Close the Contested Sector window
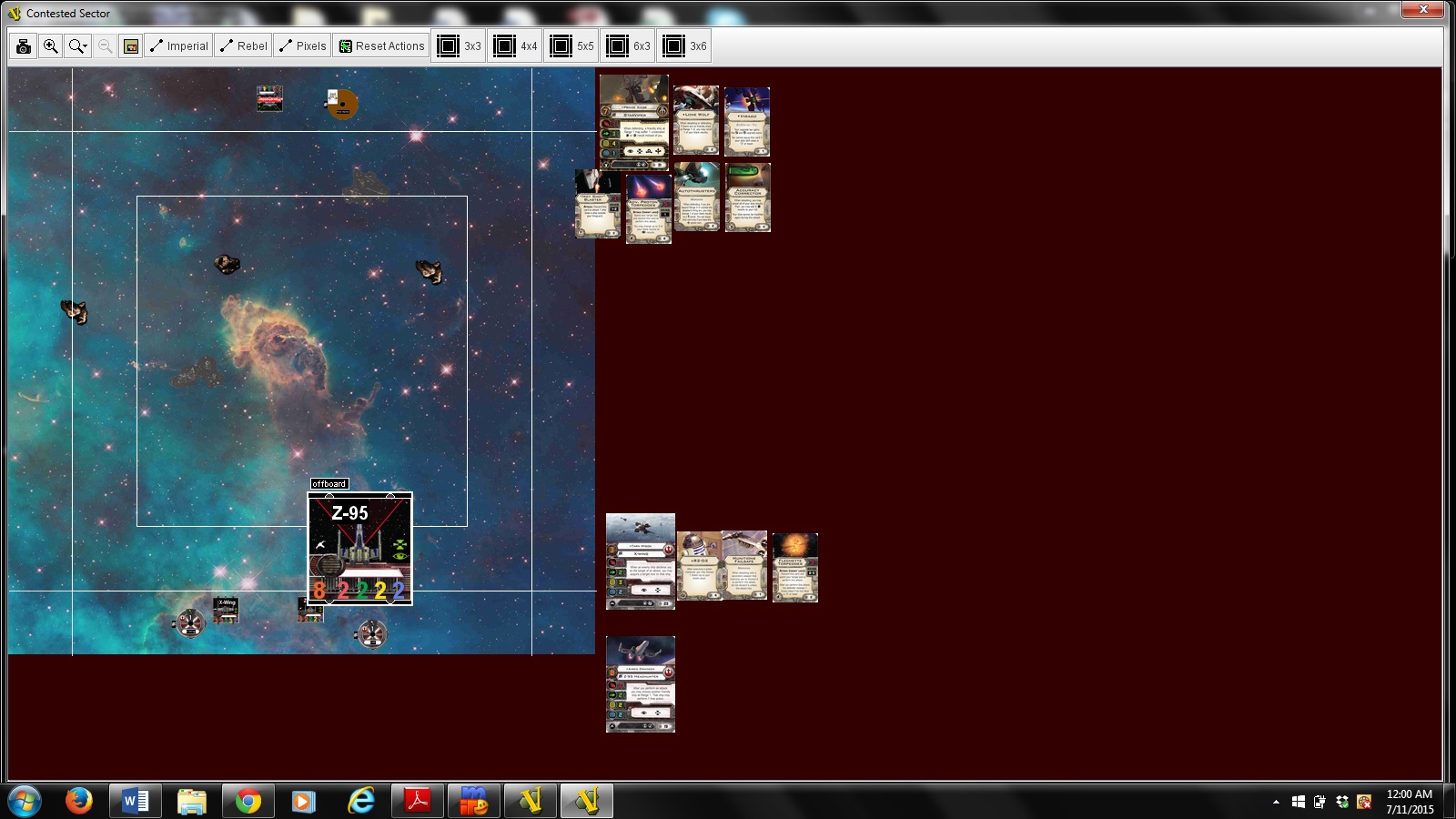The width and height of the screenshot is (1456, 819). click(1423, 10)
